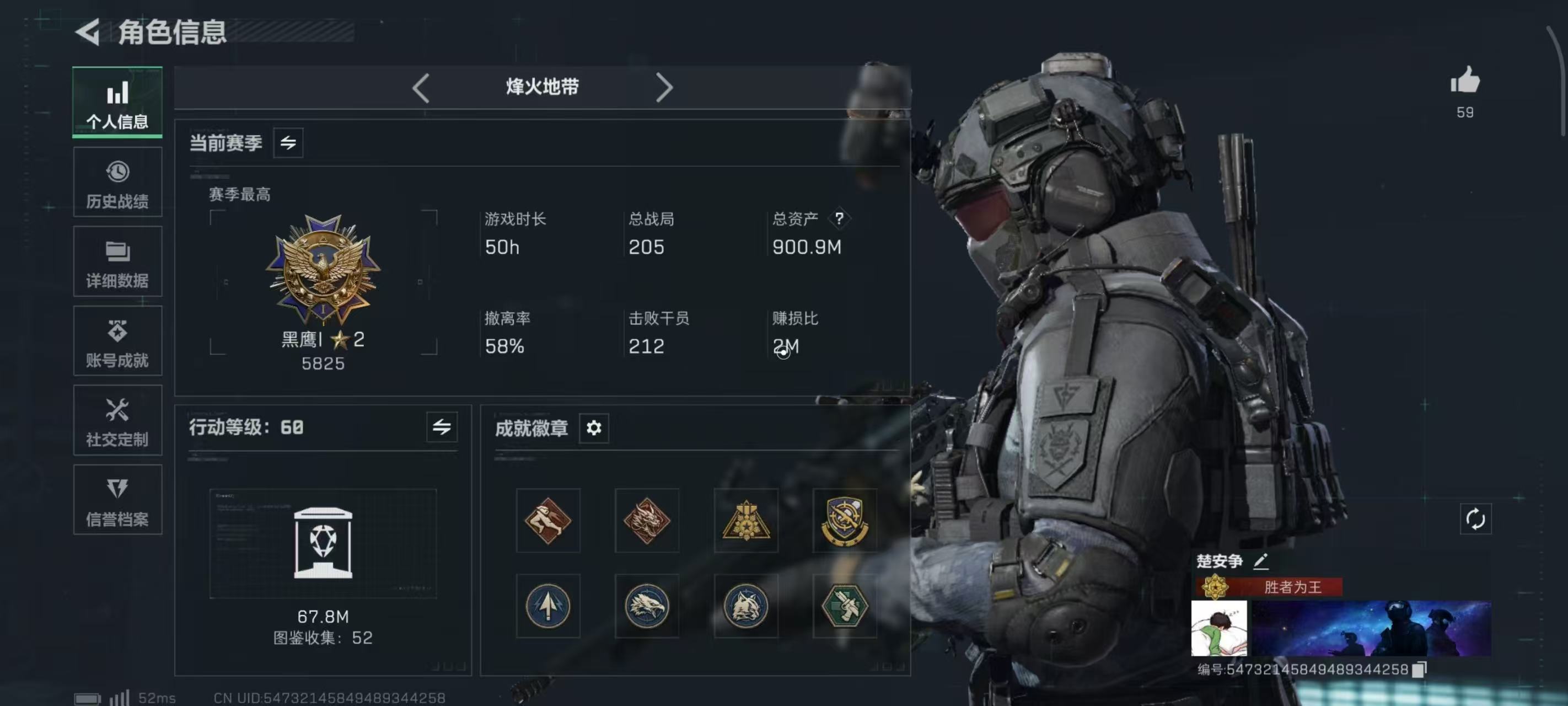1568x706 pixels.
Task: Select the red dragon achievement badge
Action: tap(646, 520)
